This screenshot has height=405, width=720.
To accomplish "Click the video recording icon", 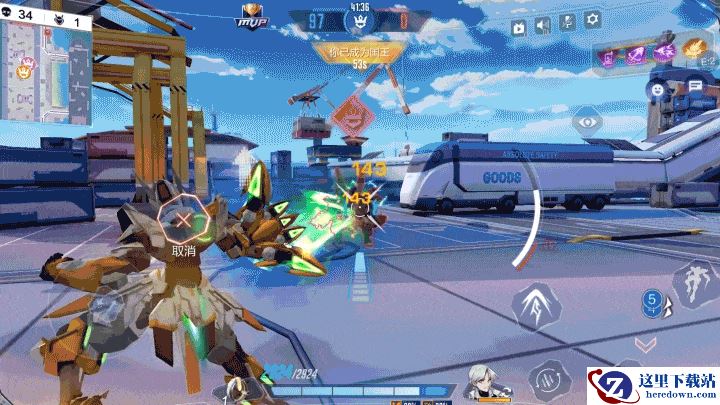I will coord(519,27).
